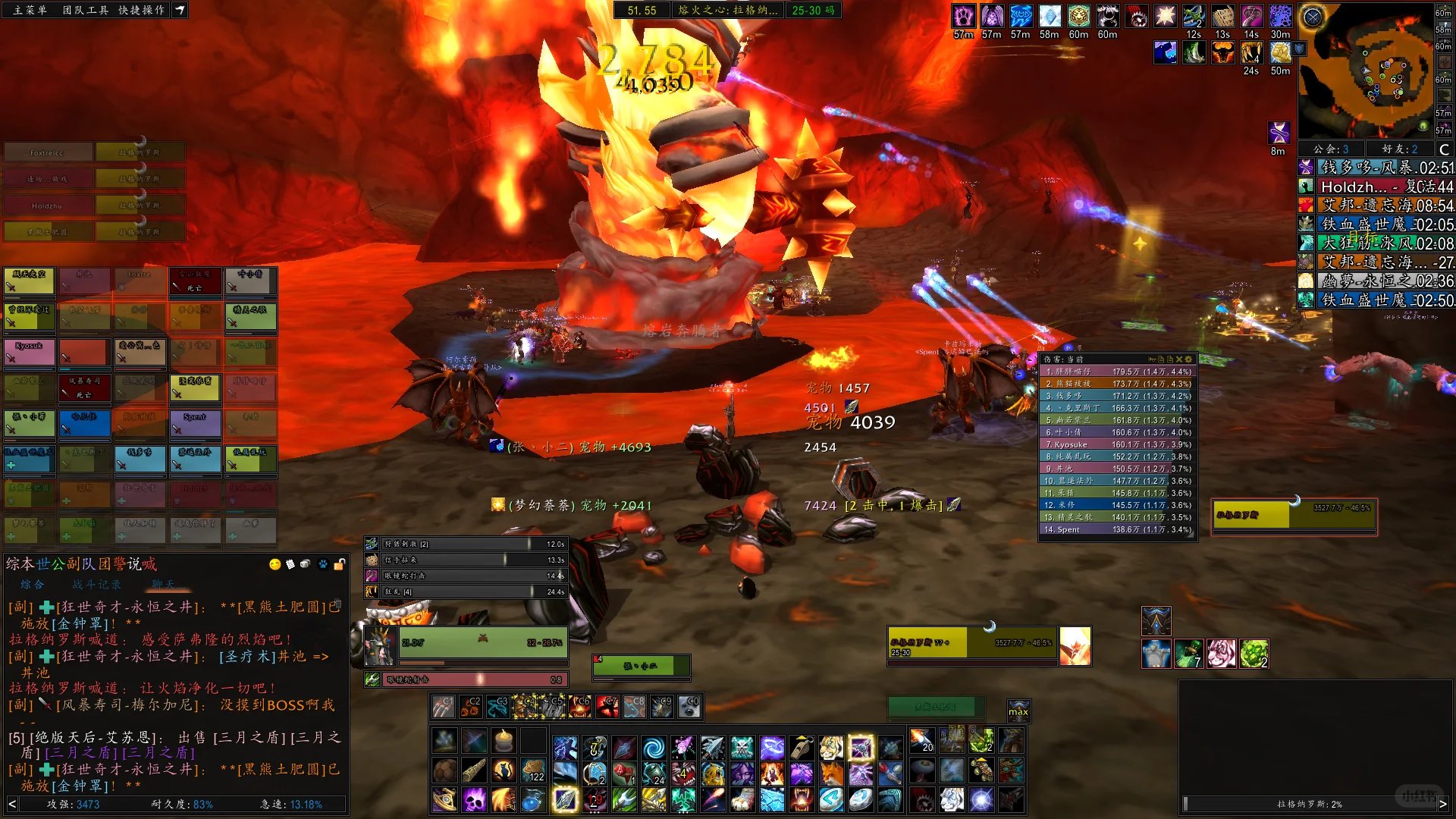Select the 世 world channel shortcut
This screenshot has width=1456, height=819.
pos(43,564)
